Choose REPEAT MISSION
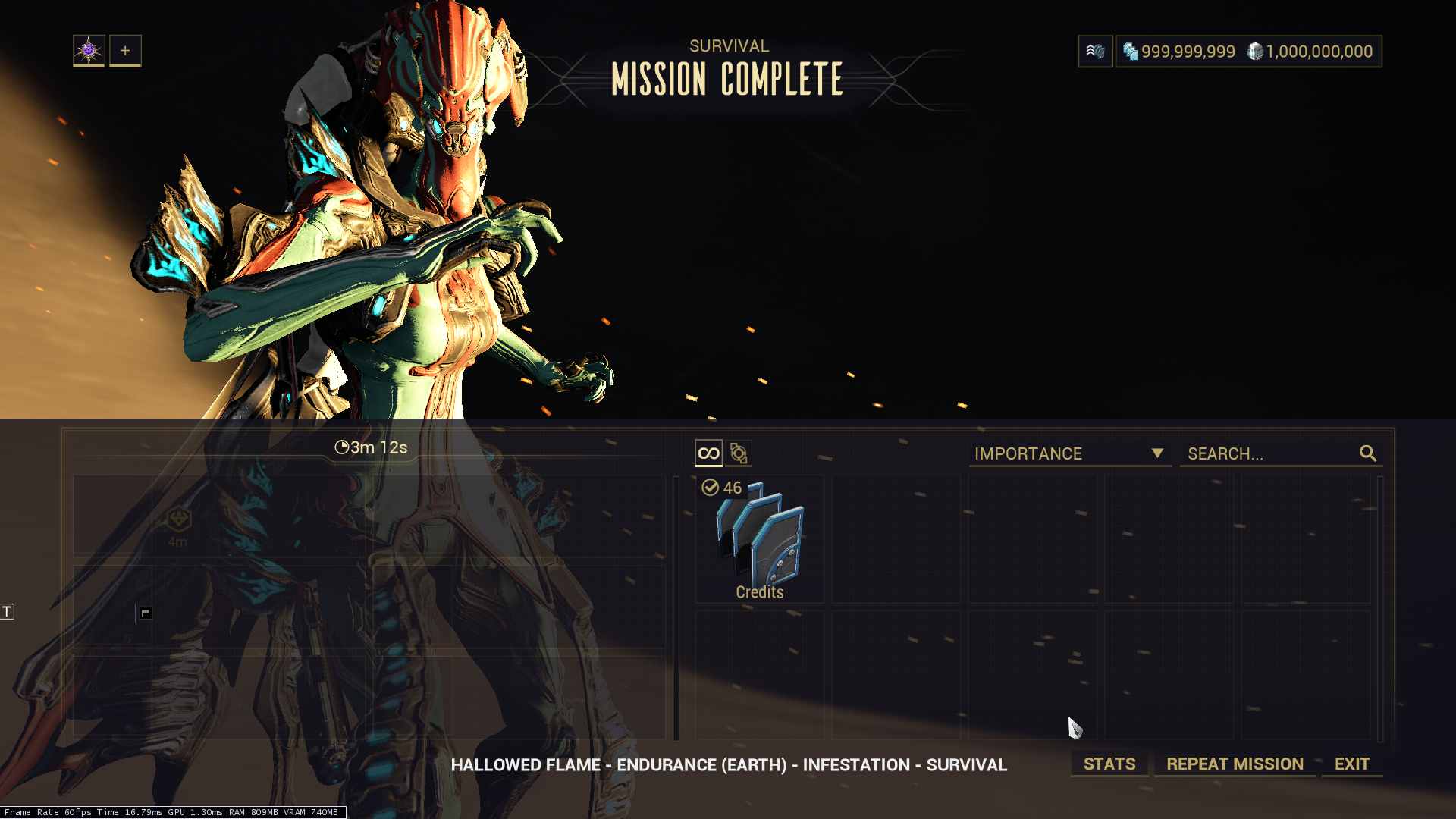 1235,764
